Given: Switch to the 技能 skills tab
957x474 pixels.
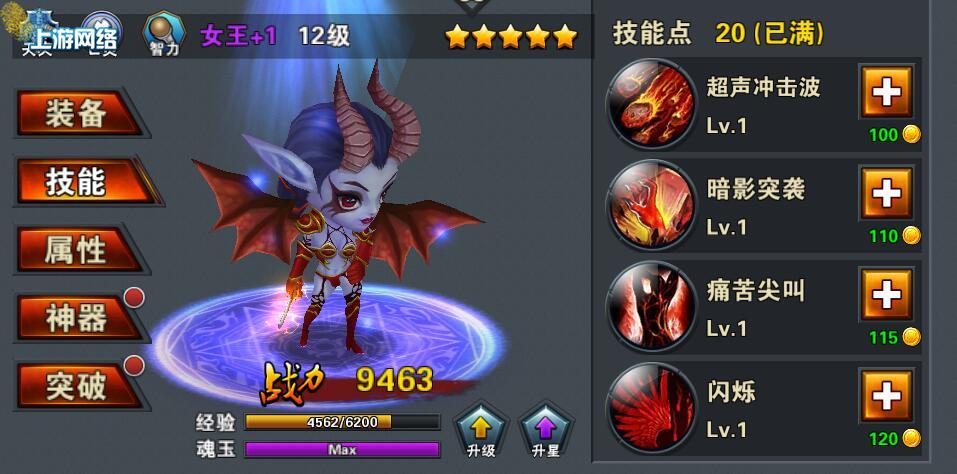Looking at the screenshot, I should [76, 182].
